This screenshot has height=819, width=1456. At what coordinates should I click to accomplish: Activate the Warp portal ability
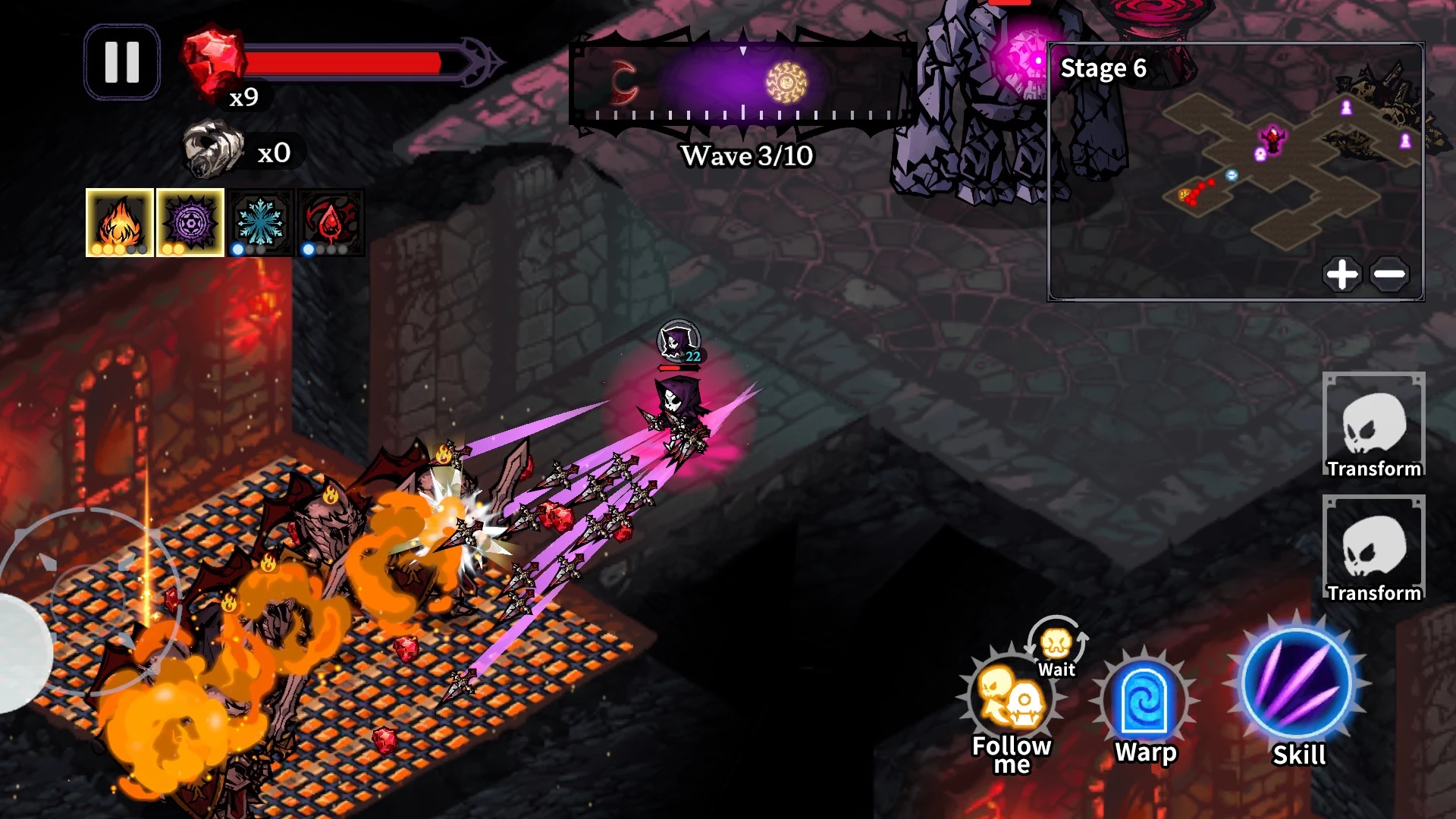tap(1144, 703)
